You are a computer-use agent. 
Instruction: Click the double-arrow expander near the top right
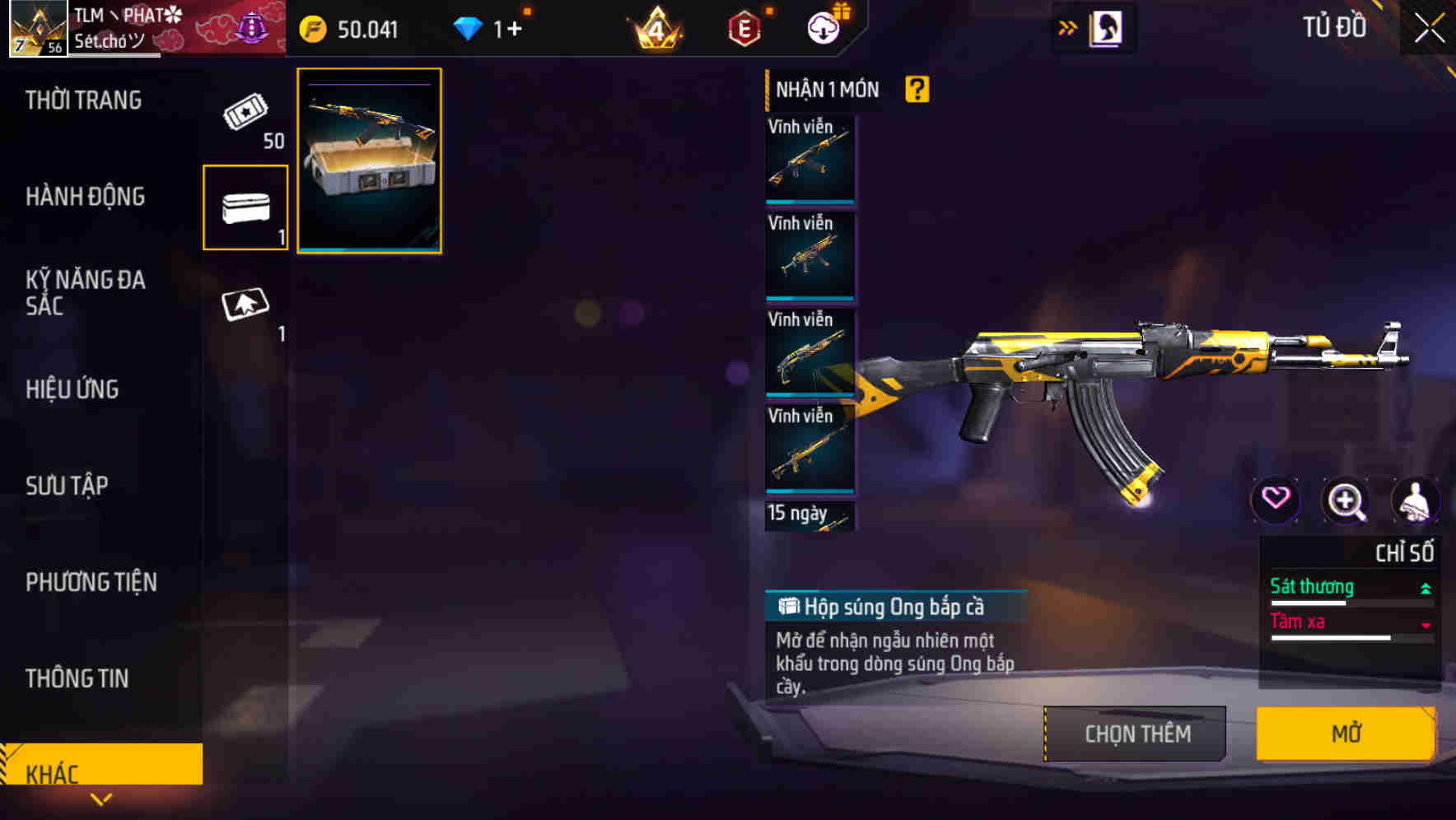(x=1068, y=26)
